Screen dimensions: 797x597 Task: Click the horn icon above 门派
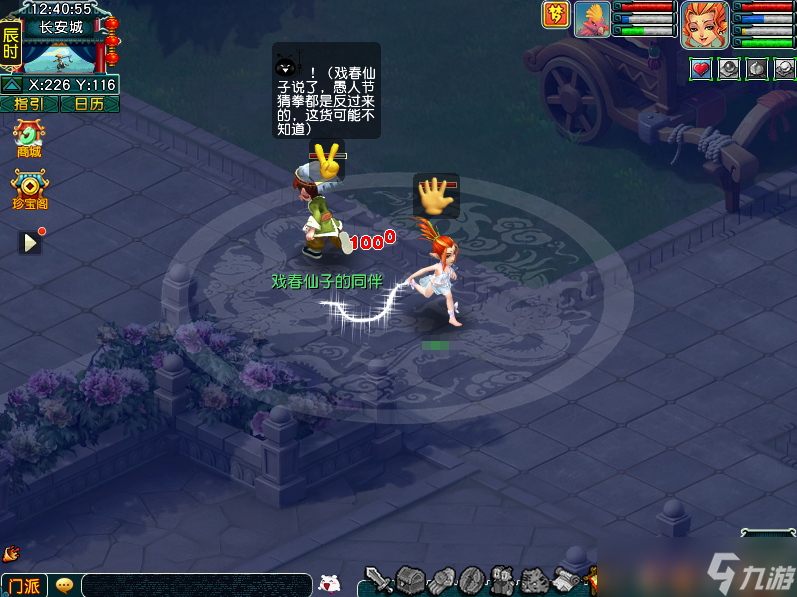click(11, 552)
